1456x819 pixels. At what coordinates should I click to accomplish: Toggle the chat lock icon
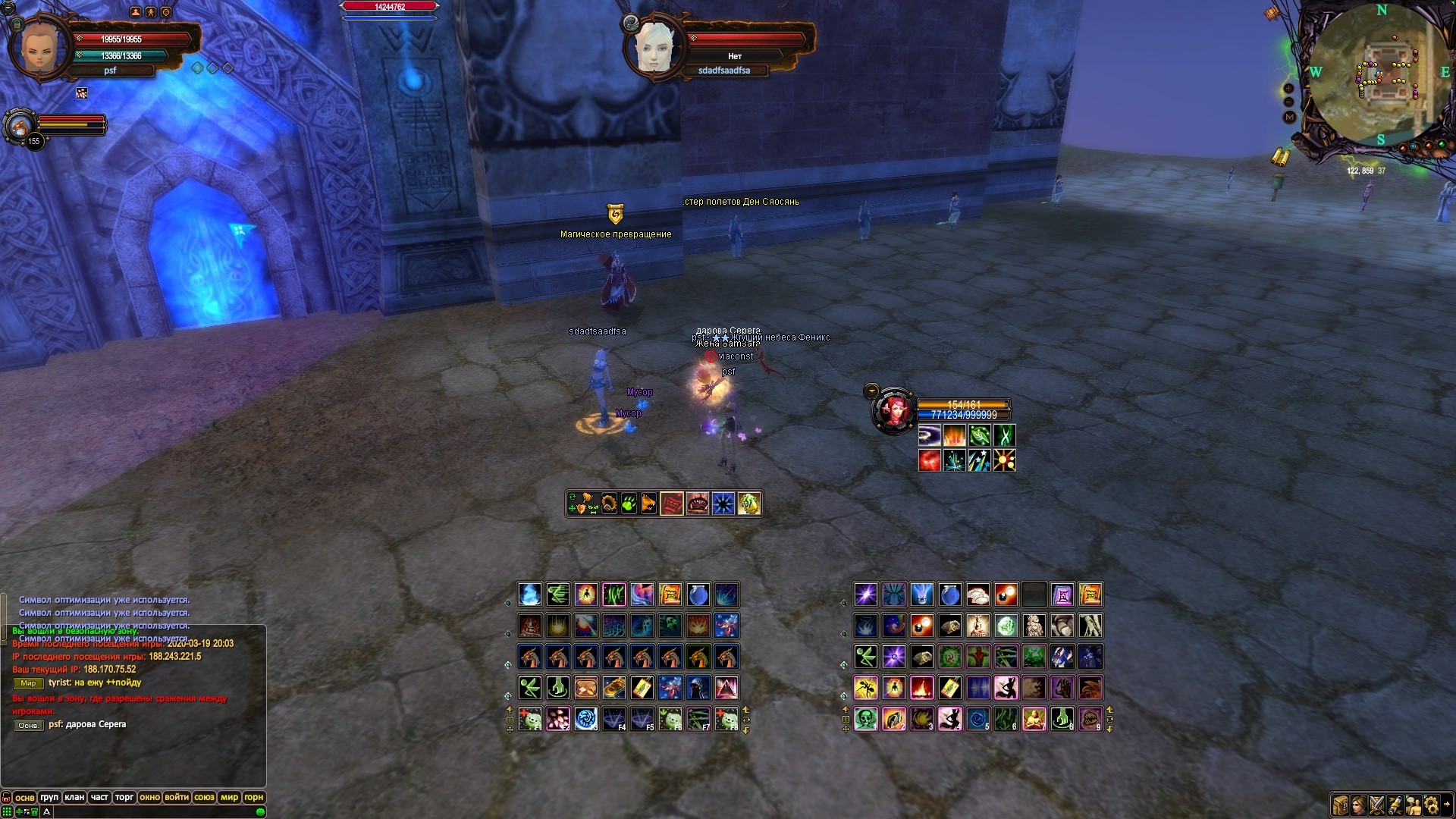pos(7,798)
